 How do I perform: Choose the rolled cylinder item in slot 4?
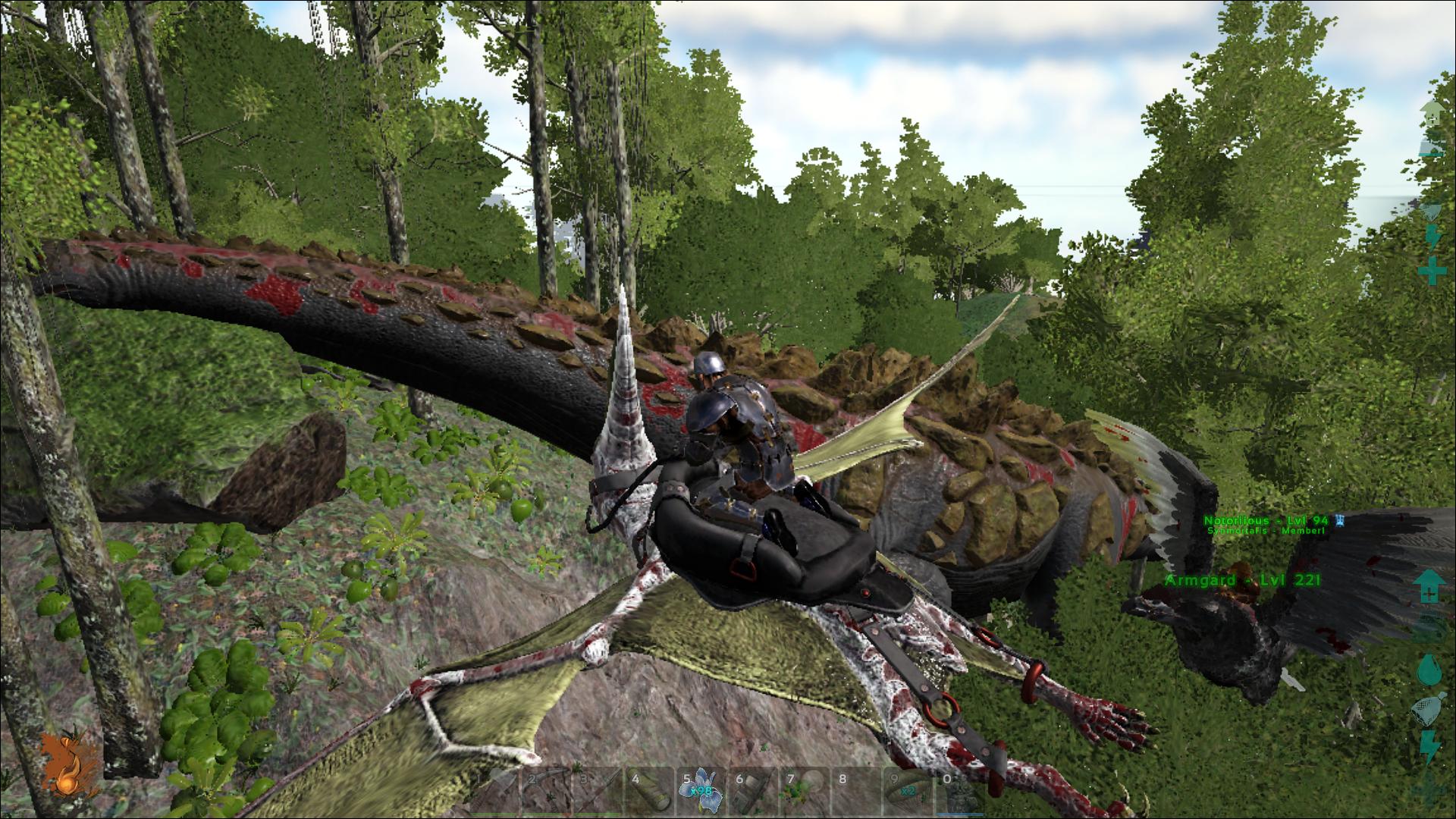coord(648,791)
